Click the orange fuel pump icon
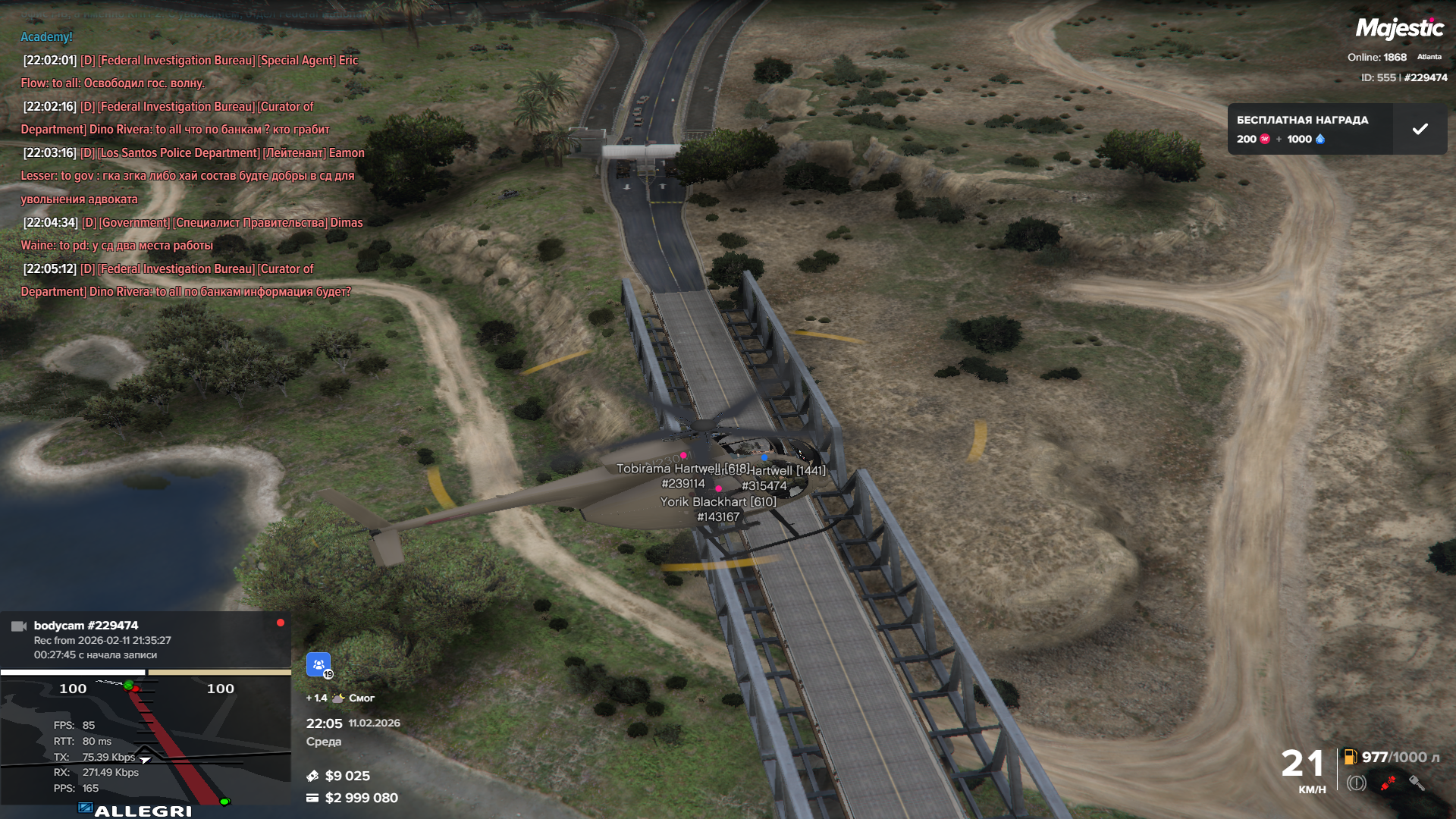Image resolution: width=1456 pixels, height=819 pixels. tap(1350, 757)
